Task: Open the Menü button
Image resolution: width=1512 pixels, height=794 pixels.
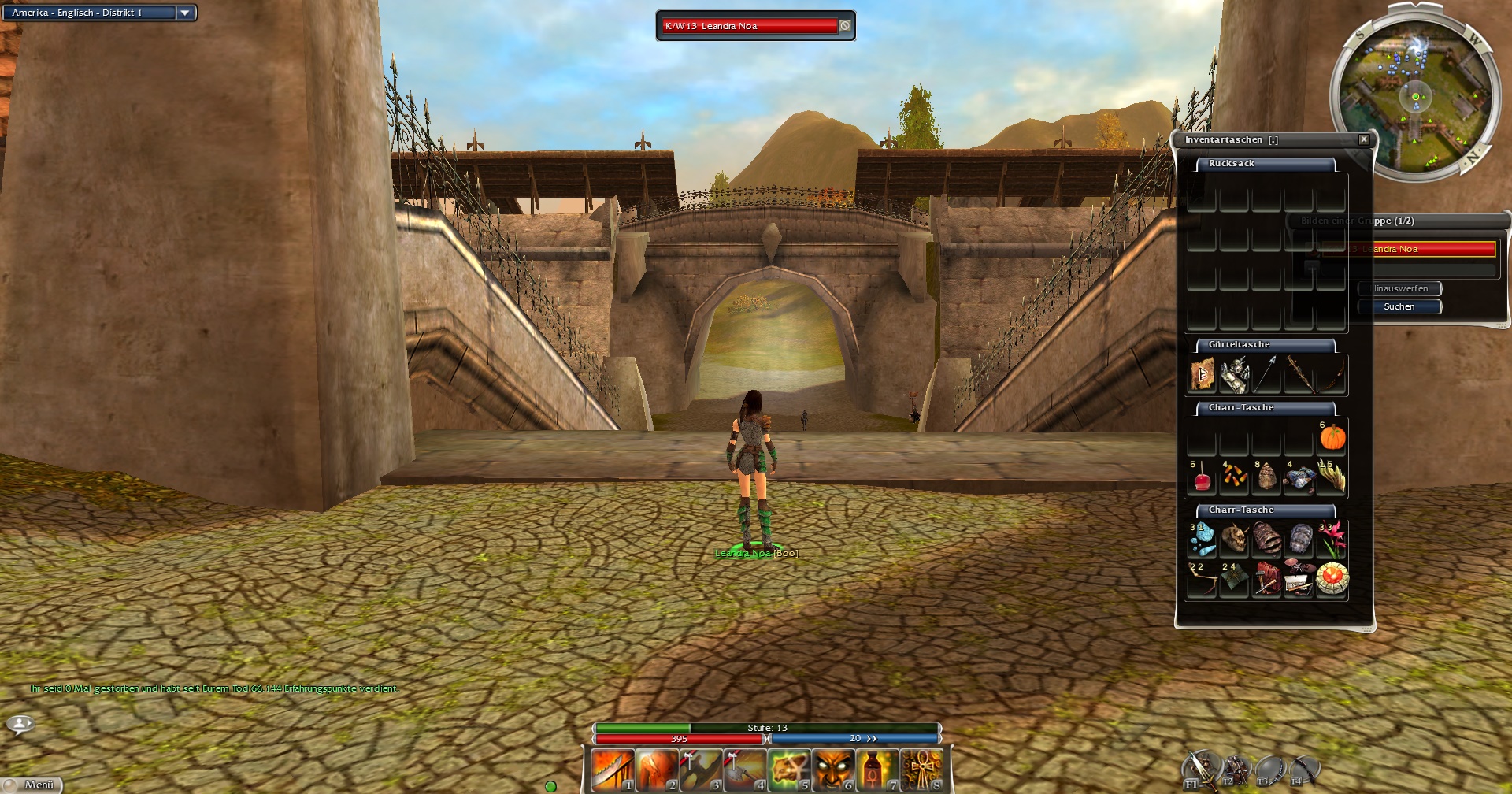Action: pyautogui.click(x=33, y=785)
